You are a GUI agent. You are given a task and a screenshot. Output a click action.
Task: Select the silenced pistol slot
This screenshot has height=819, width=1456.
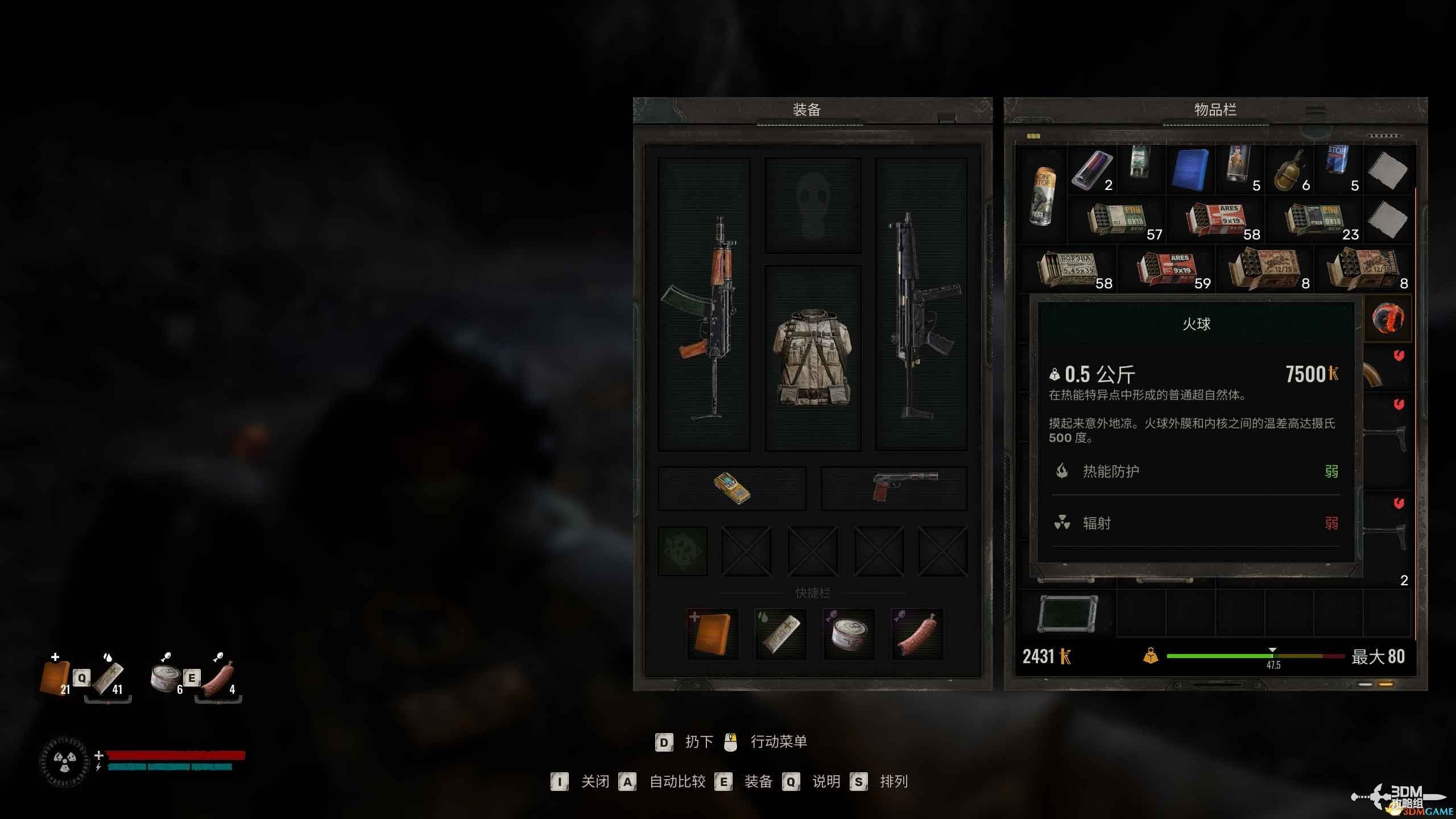coord(894,489)
